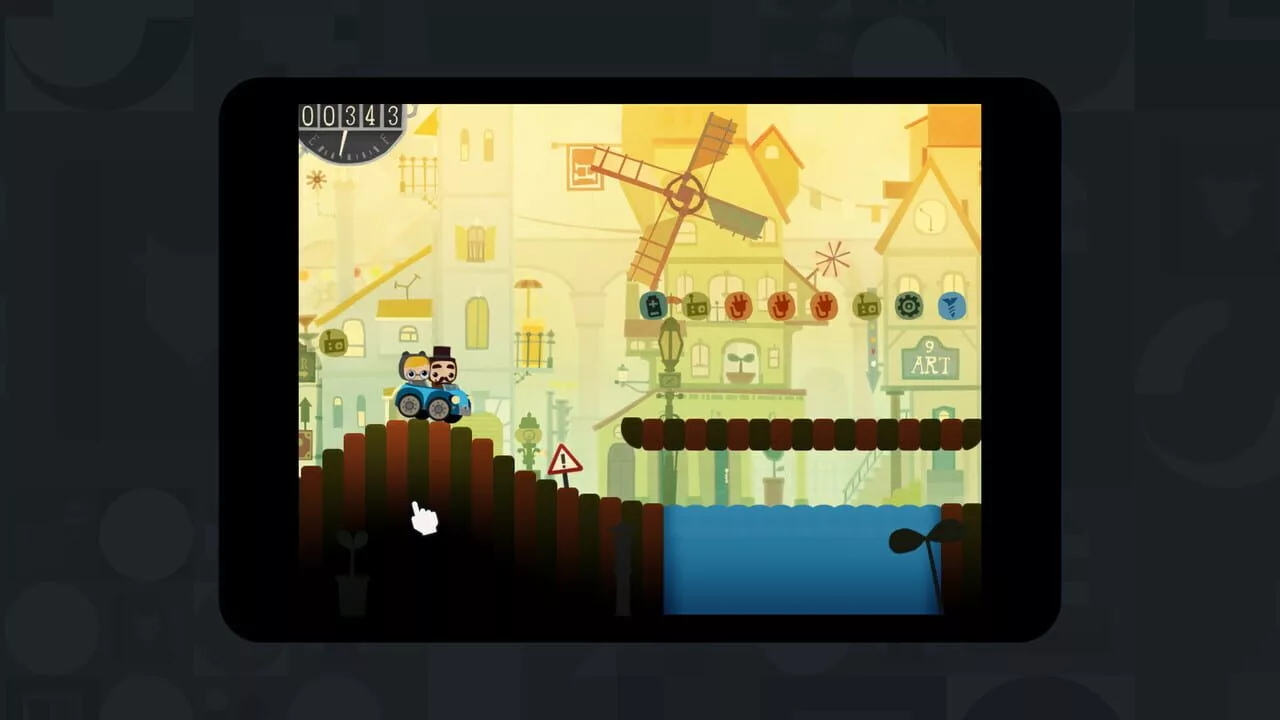
Task: Click the ART shop sign
Action: point(929,366)
